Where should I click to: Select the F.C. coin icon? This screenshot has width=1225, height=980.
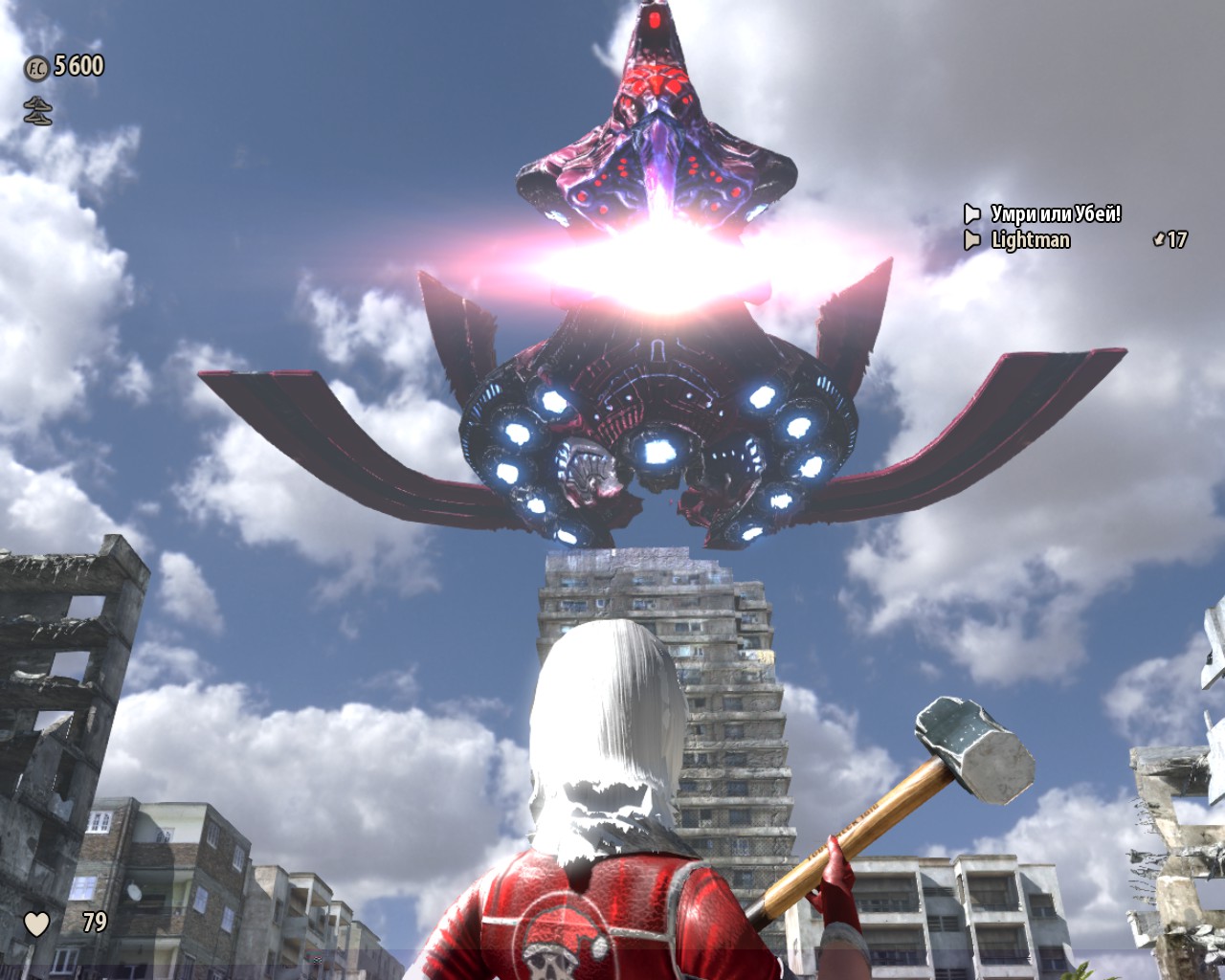[x=36, y=67]
